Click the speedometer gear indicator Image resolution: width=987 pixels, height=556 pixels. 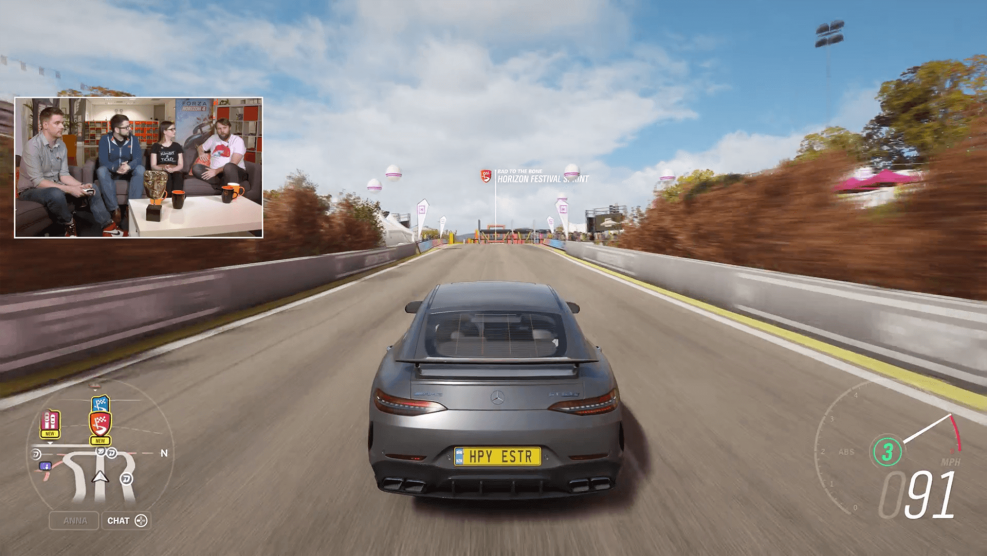(x=886, y=451)
